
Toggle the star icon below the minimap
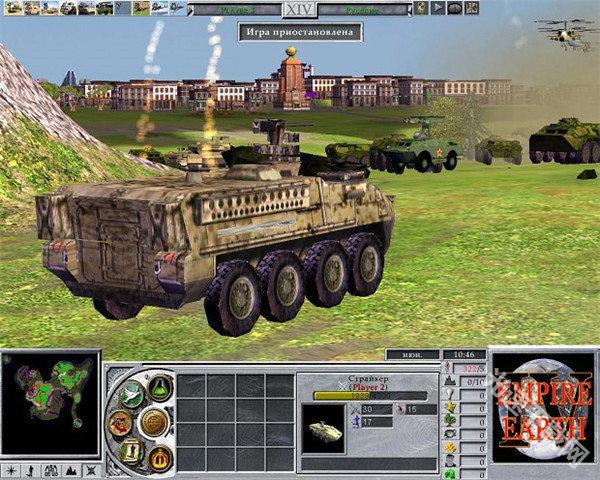click(x=11, y=470)
